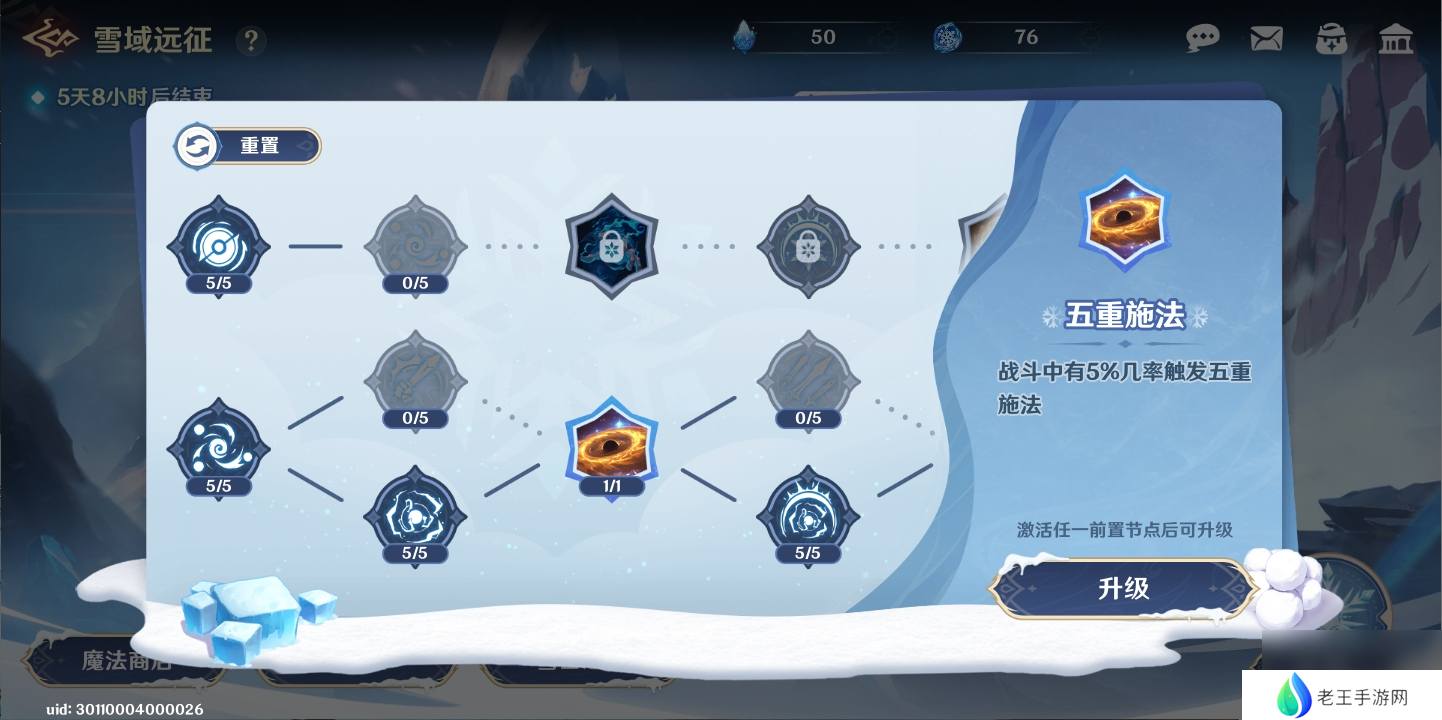This screenshot has width=1442, height=720.
Task: Open the chat speech bubble icon
Action: point(1202,39)
